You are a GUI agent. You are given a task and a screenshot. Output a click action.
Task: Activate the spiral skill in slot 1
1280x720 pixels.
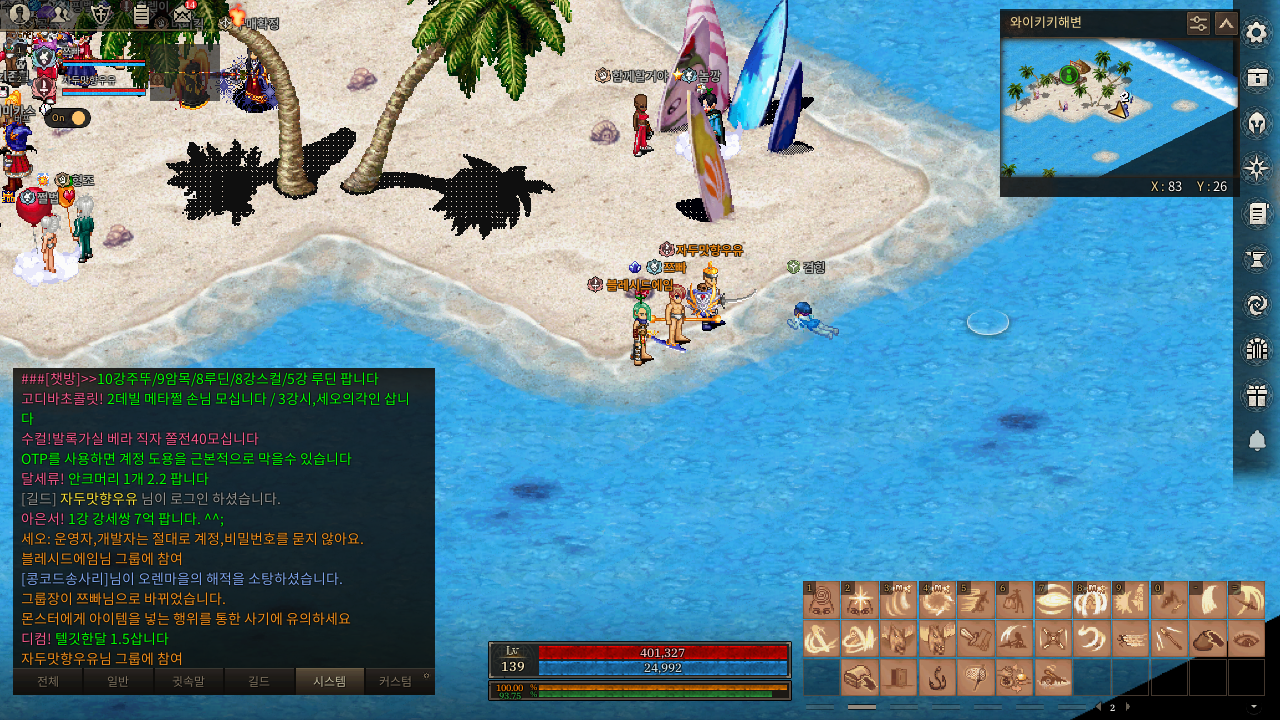click(x=822, y=601)
